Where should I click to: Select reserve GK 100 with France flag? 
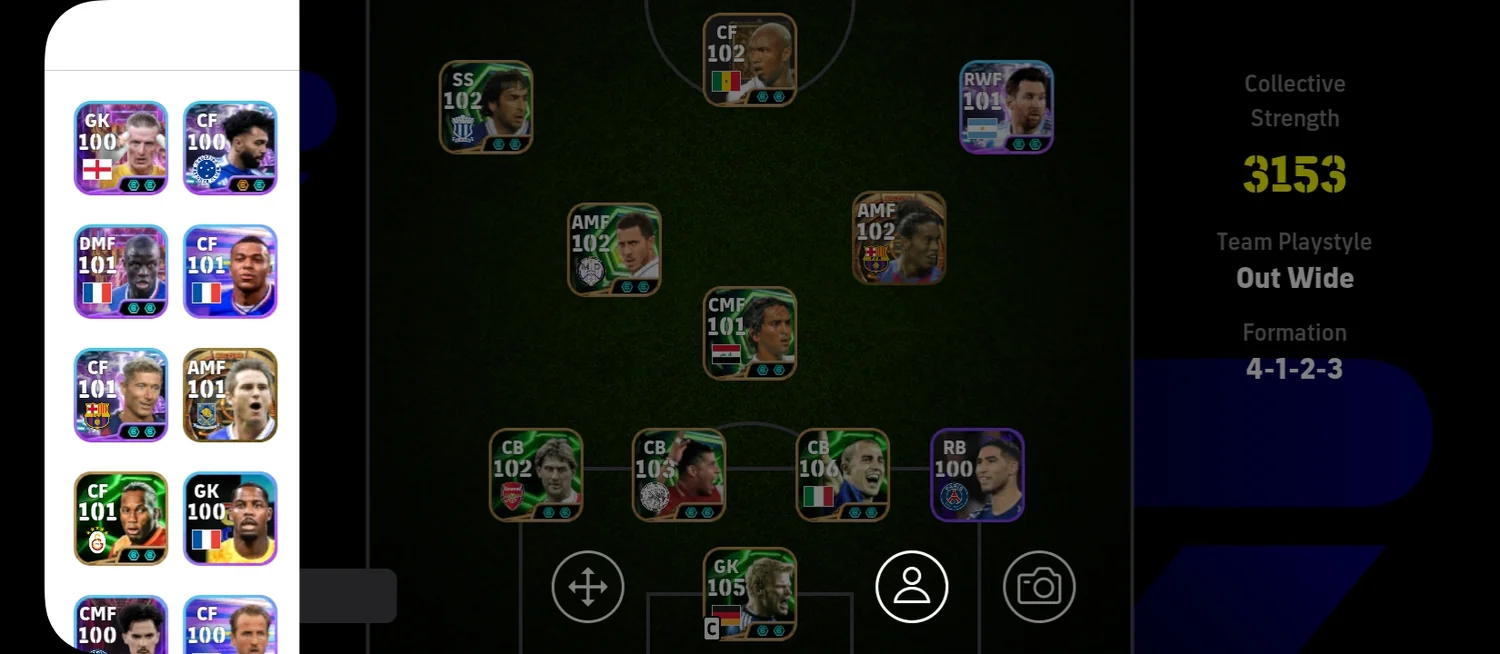click(230, 518)
